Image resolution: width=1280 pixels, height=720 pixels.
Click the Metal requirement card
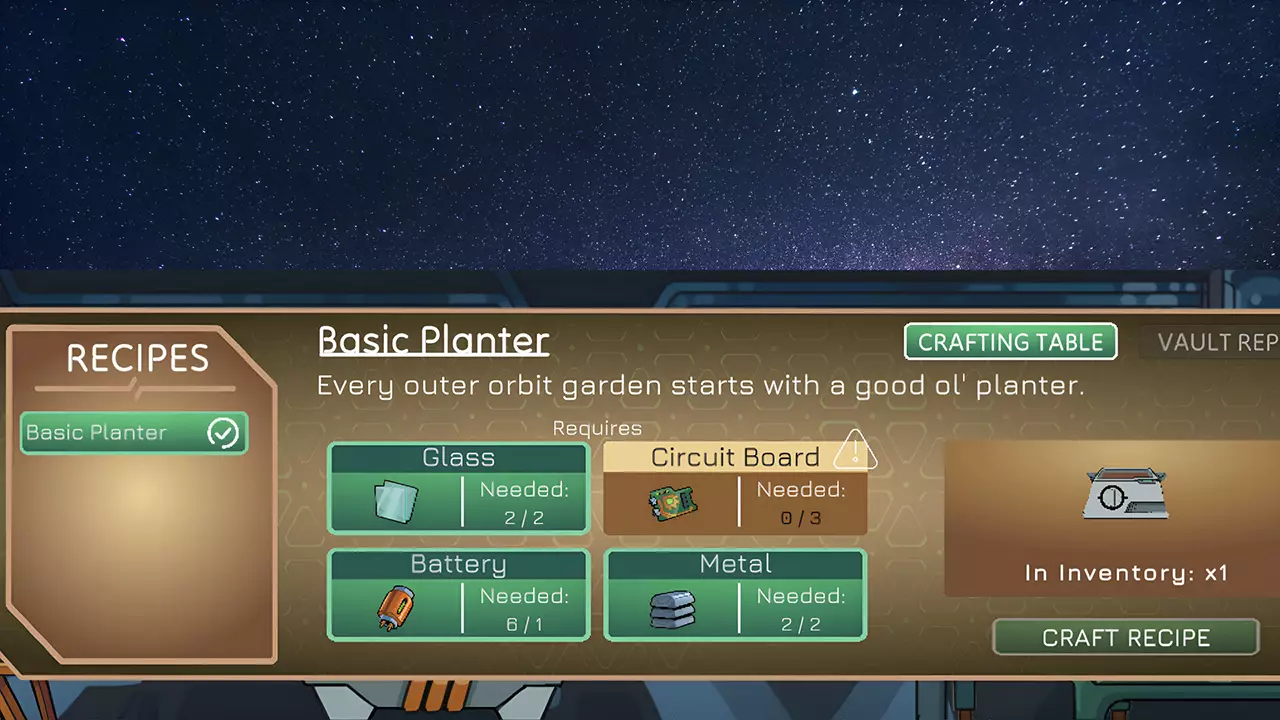735,595
